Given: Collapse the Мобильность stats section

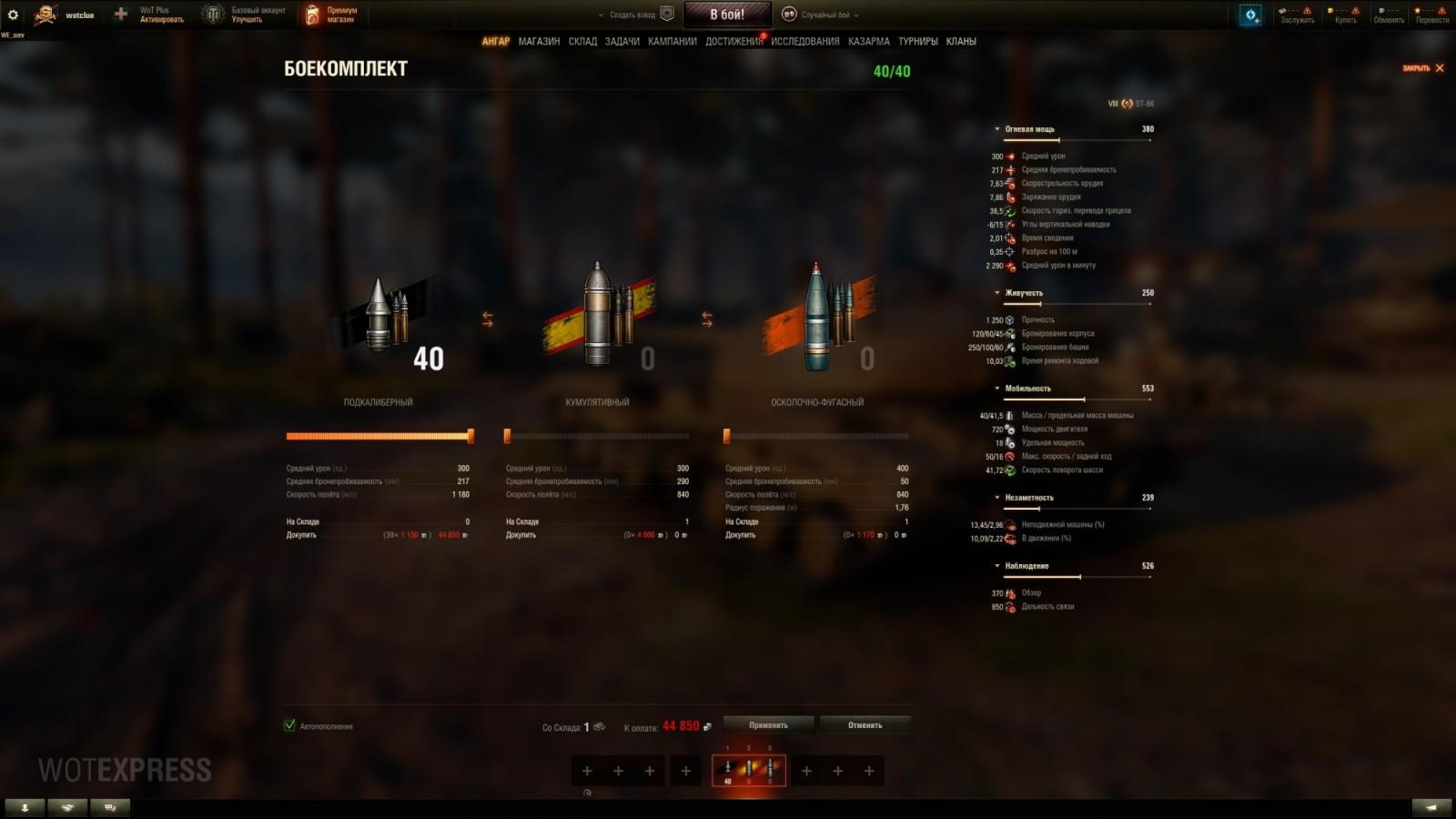Looking at the screenshot, I should tap(998, 388).
